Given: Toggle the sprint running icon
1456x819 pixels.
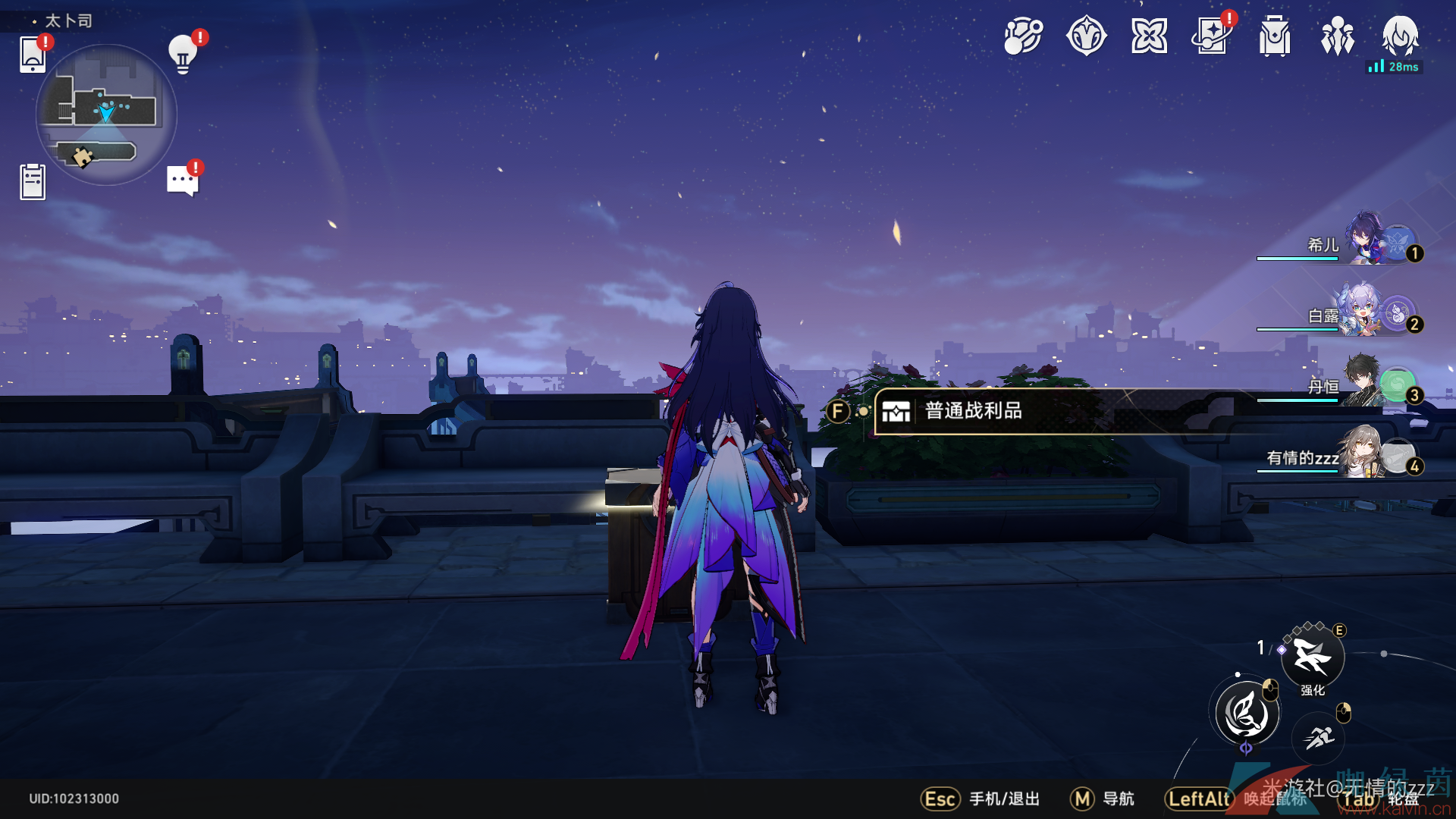Looking at the screenshot, I should click(1319, 736).
